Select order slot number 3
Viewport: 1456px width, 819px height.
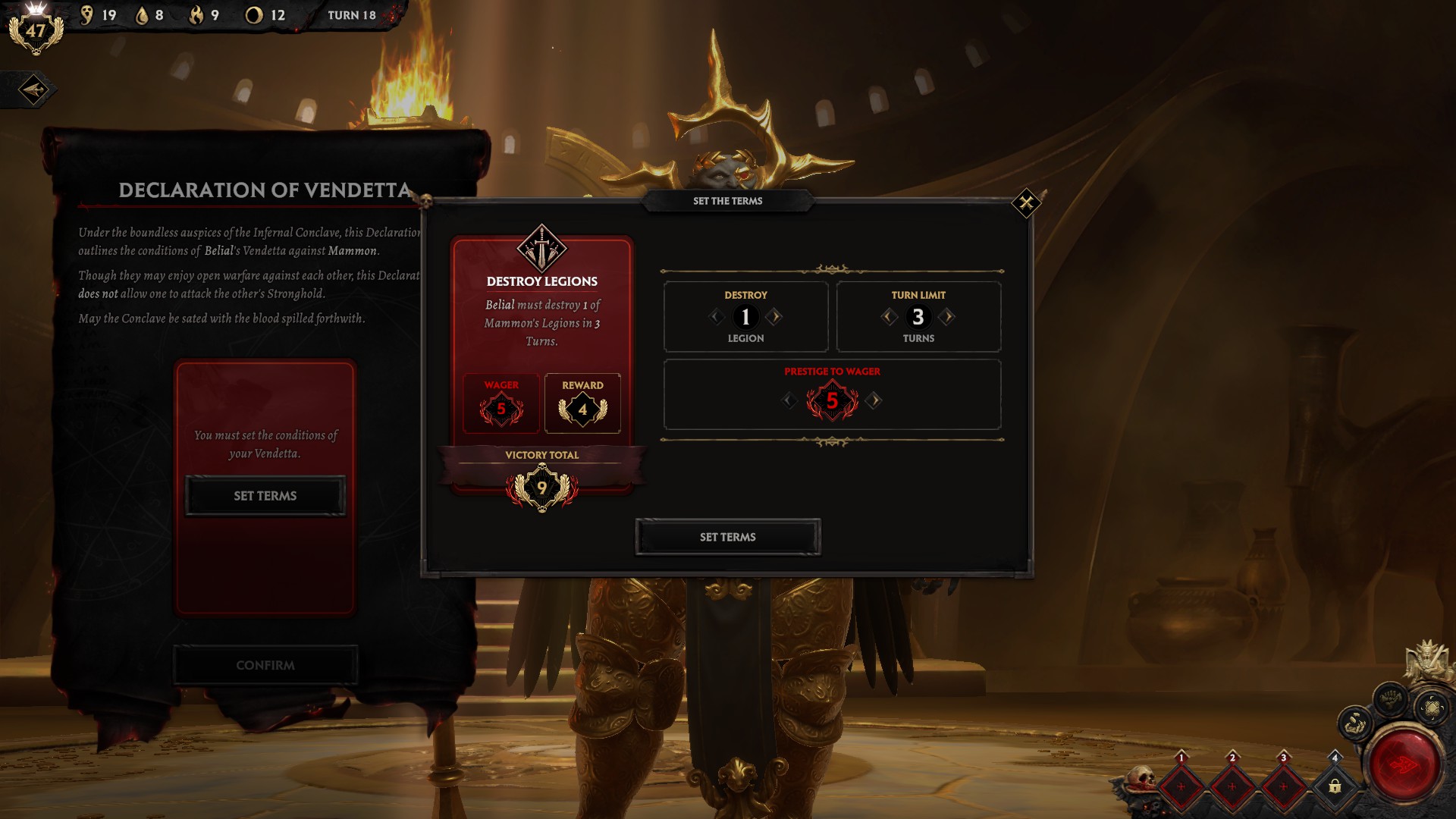(1283, 786)
